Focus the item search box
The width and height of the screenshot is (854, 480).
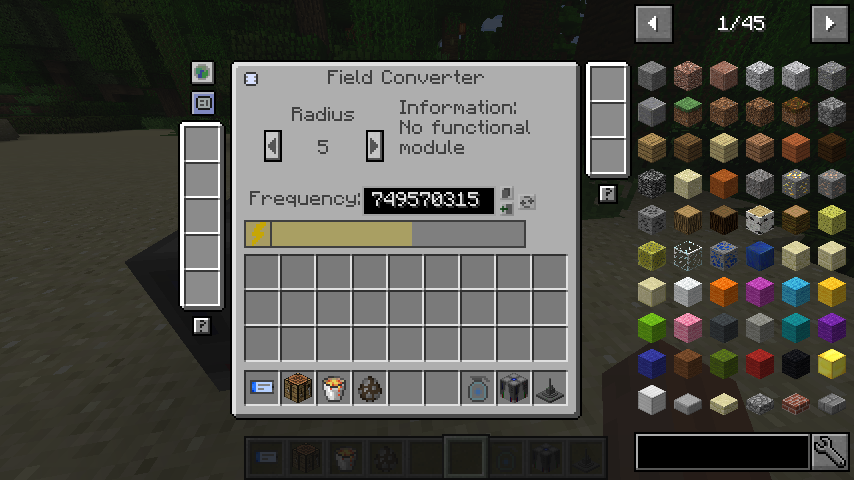[x=722, y=452]
